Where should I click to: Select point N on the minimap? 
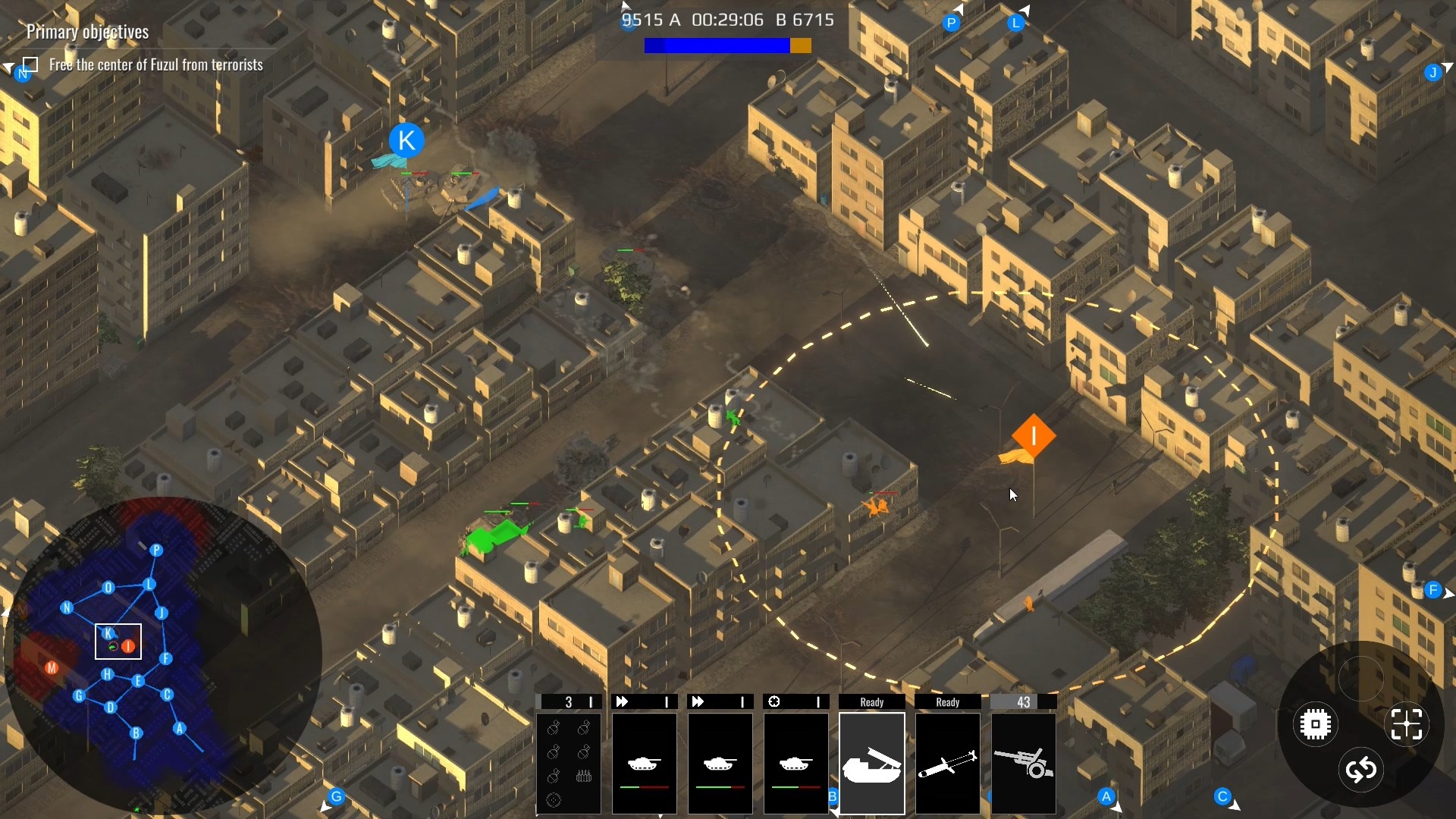coord(67,607)
